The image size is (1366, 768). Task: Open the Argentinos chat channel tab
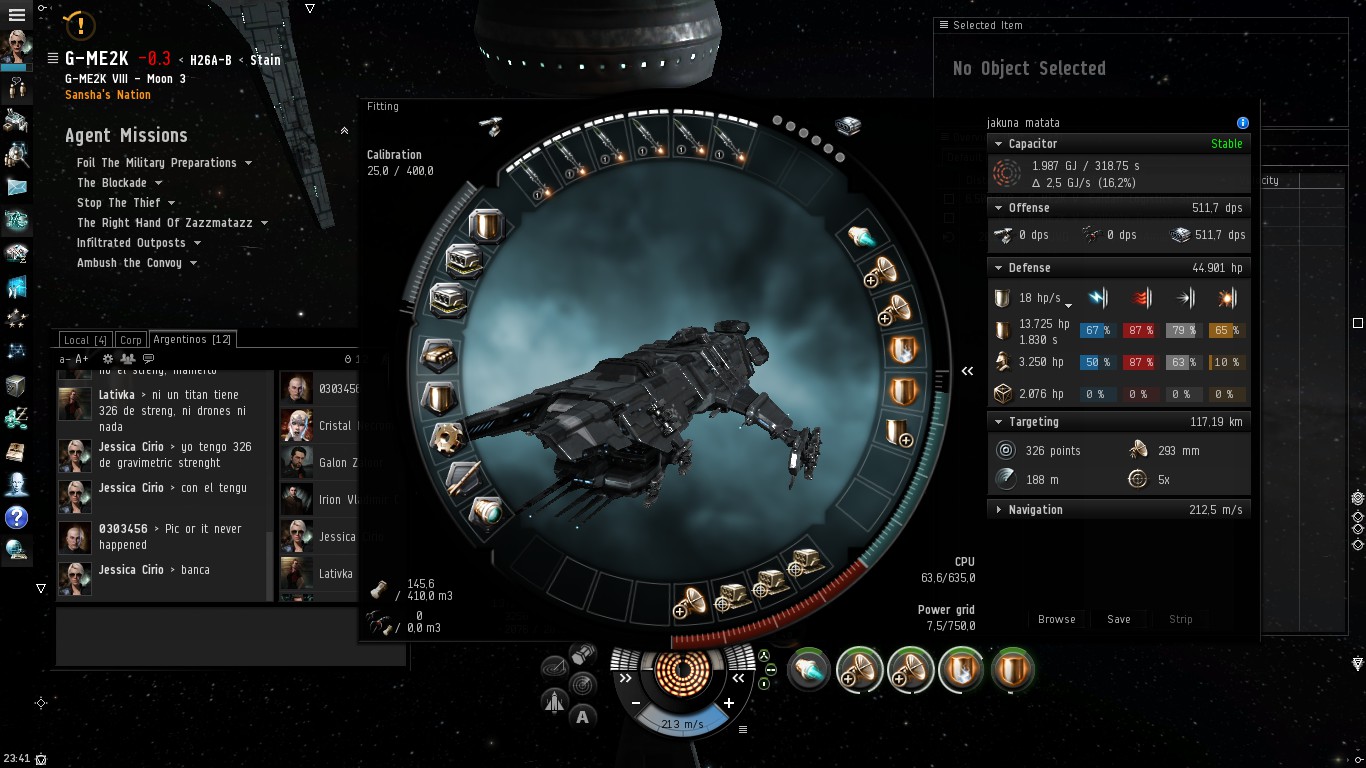click(192, 340)
